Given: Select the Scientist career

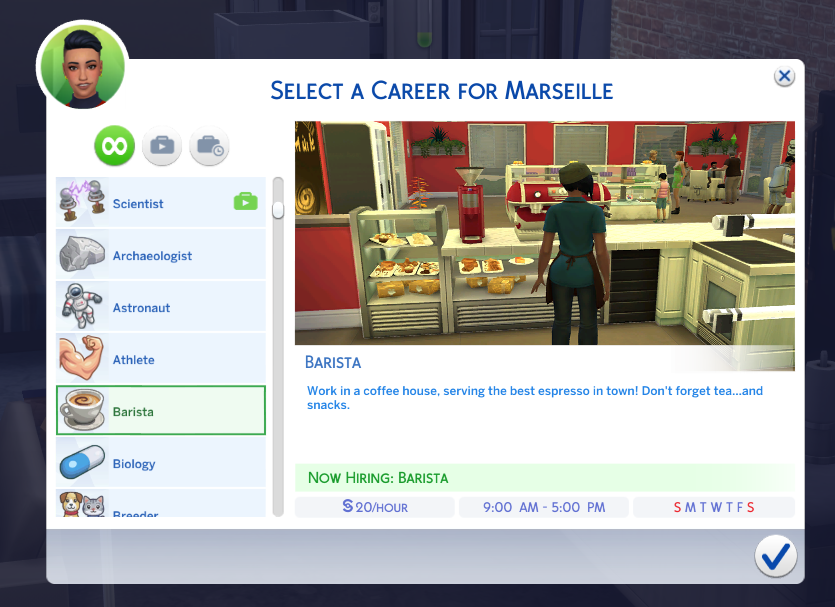Looking at the screenshot, I should [x=160, y=204].
